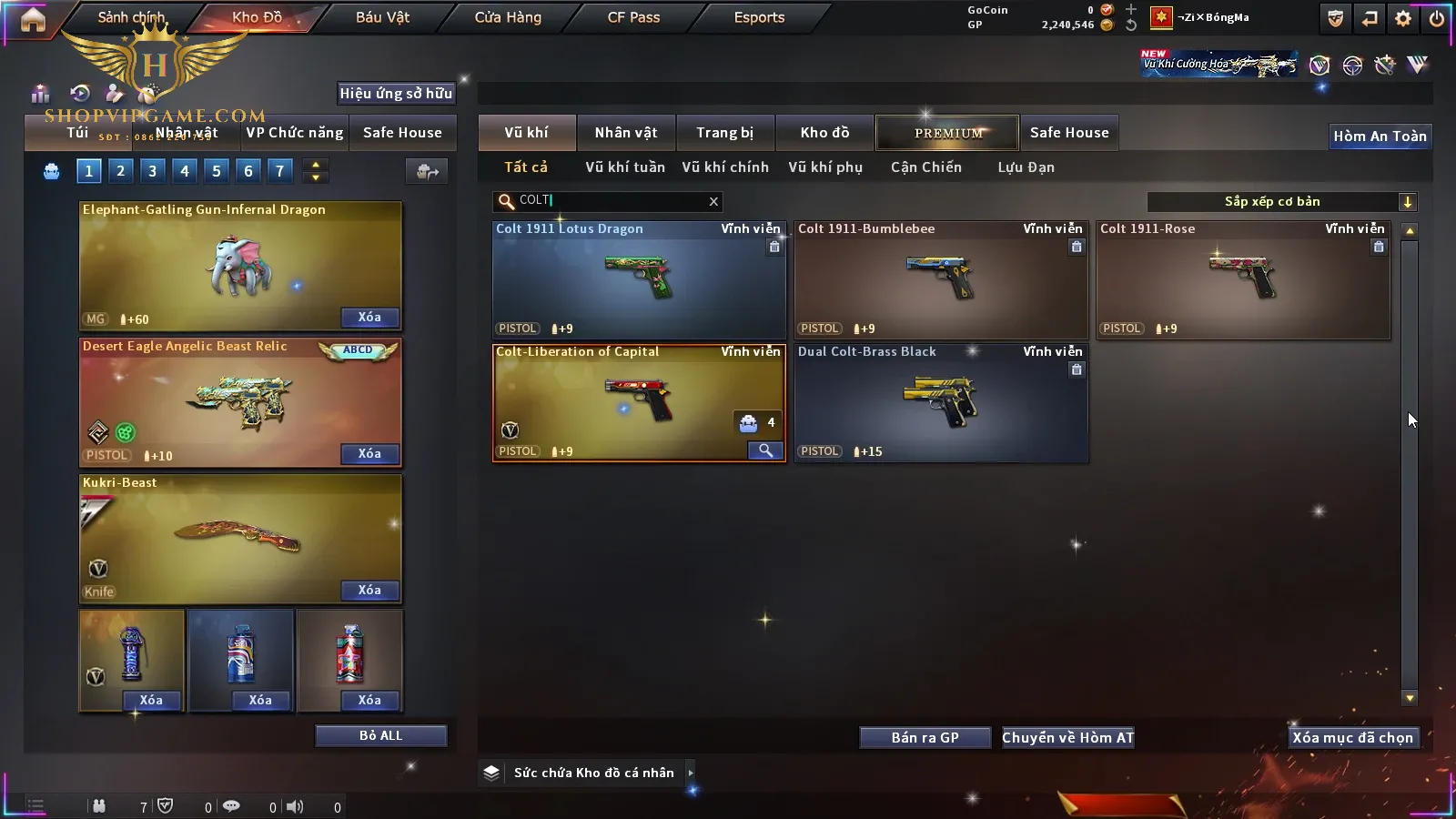Go to the Báu Vật menu
The width and height of the screenshot is (1456, 819).
pyautogui.click(x=382, y=17)
